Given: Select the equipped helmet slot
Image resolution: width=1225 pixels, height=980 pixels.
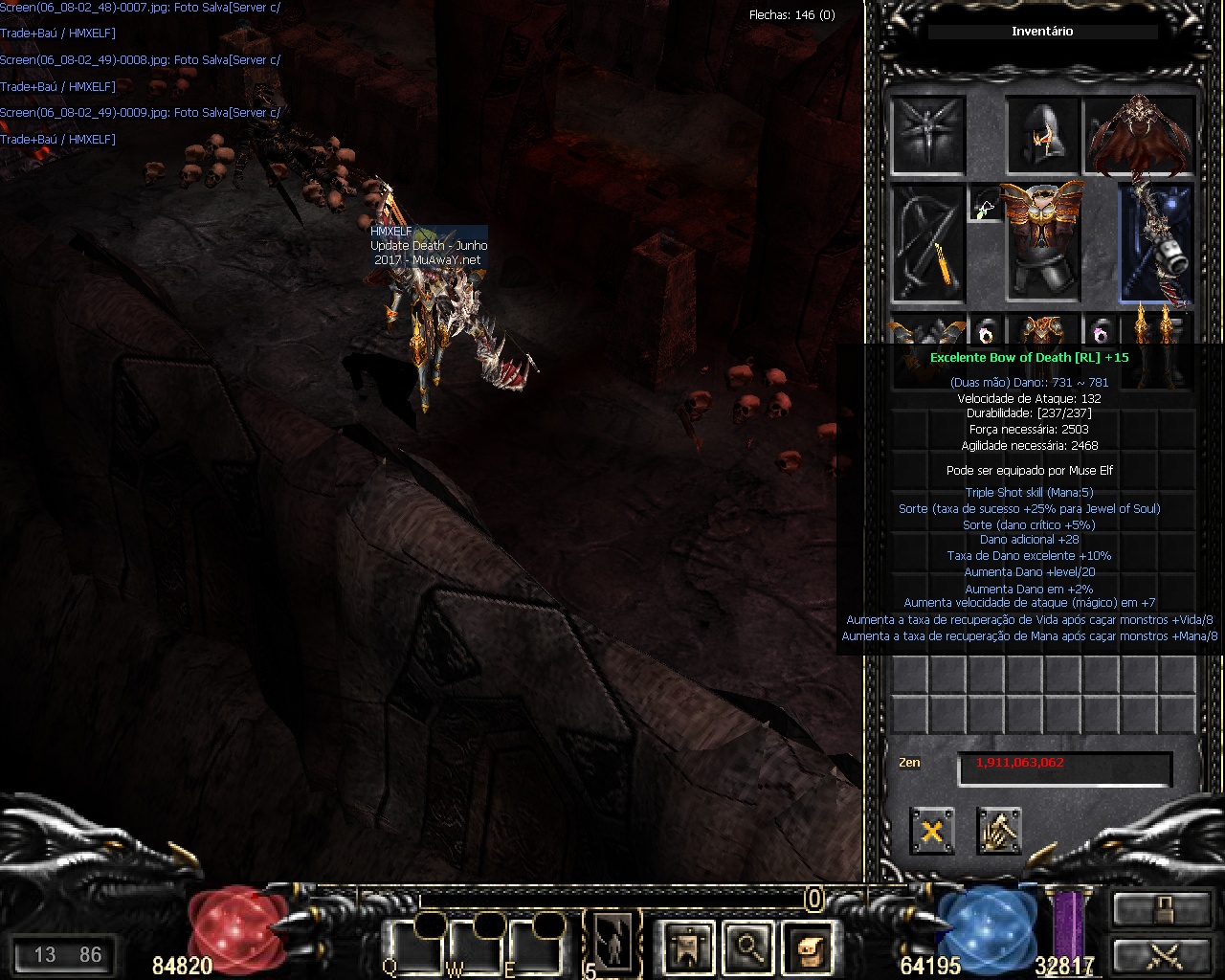Looking at the screenshot, I should pyautogui.click(x=1042, y=135).
